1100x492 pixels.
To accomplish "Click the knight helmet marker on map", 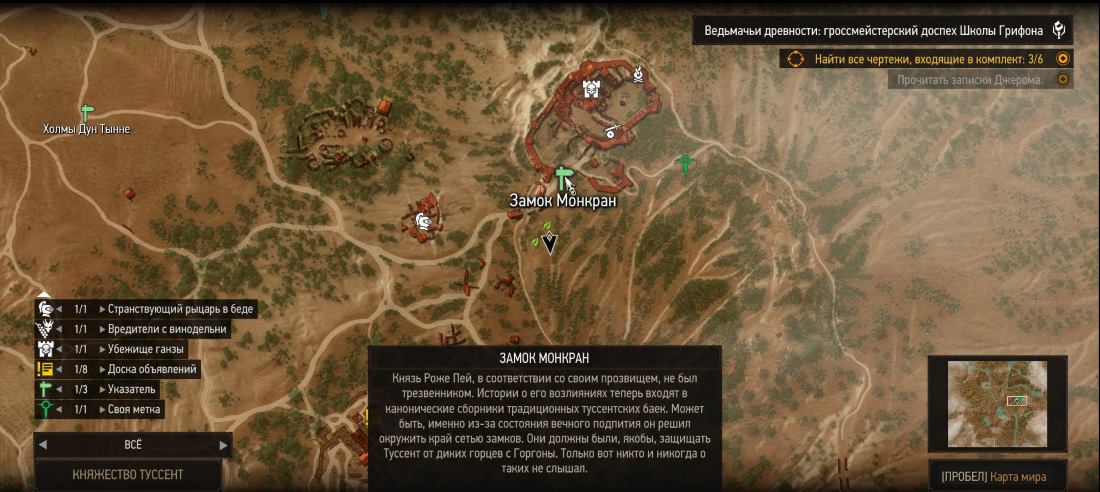I will click(424, 220).
